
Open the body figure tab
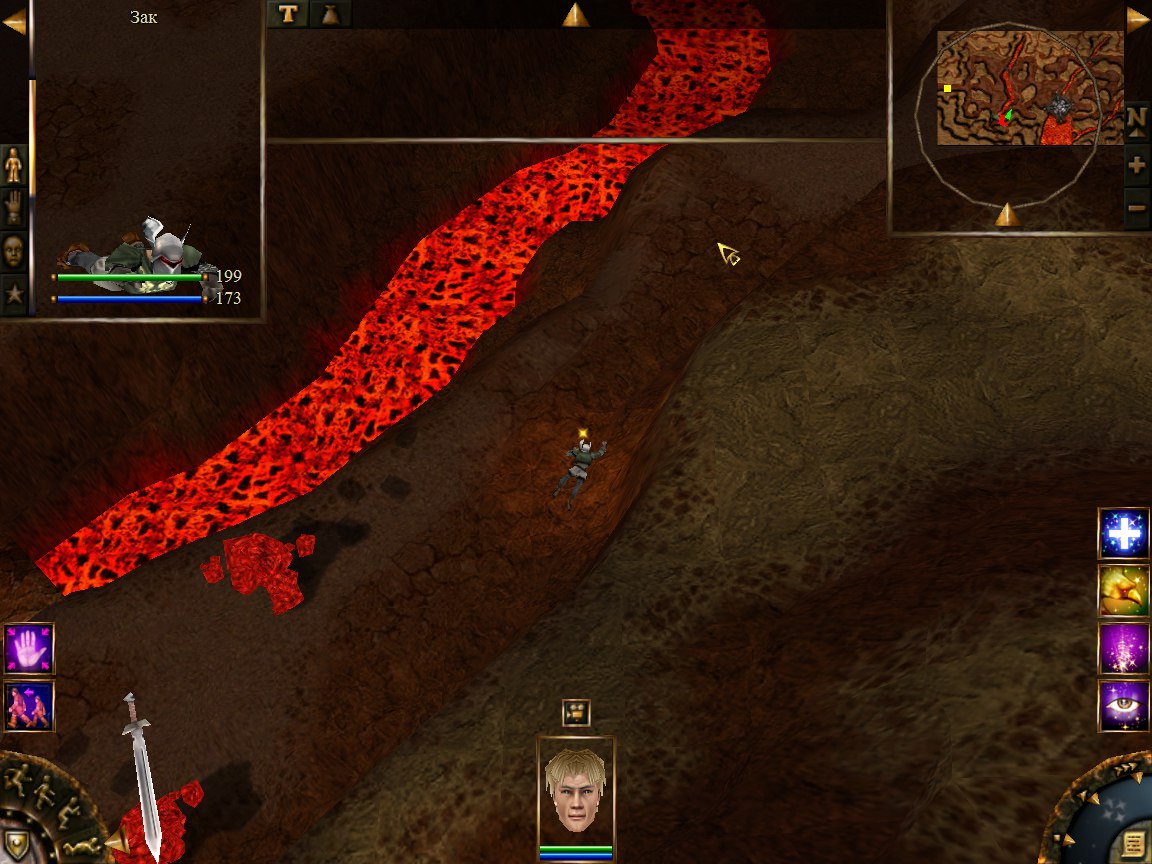click(14, 164)
